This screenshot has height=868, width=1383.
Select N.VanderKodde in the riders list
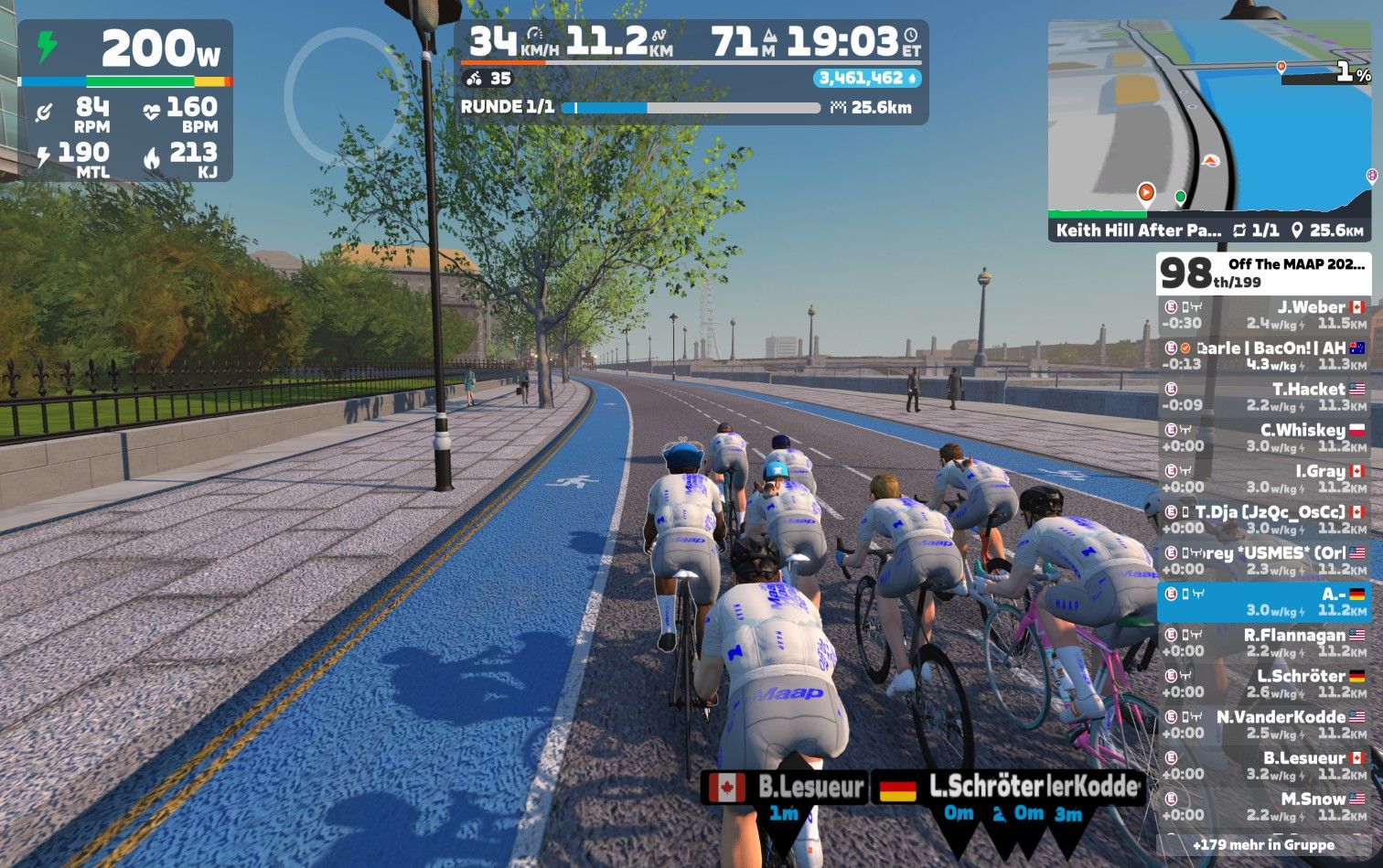point(1264,724)
